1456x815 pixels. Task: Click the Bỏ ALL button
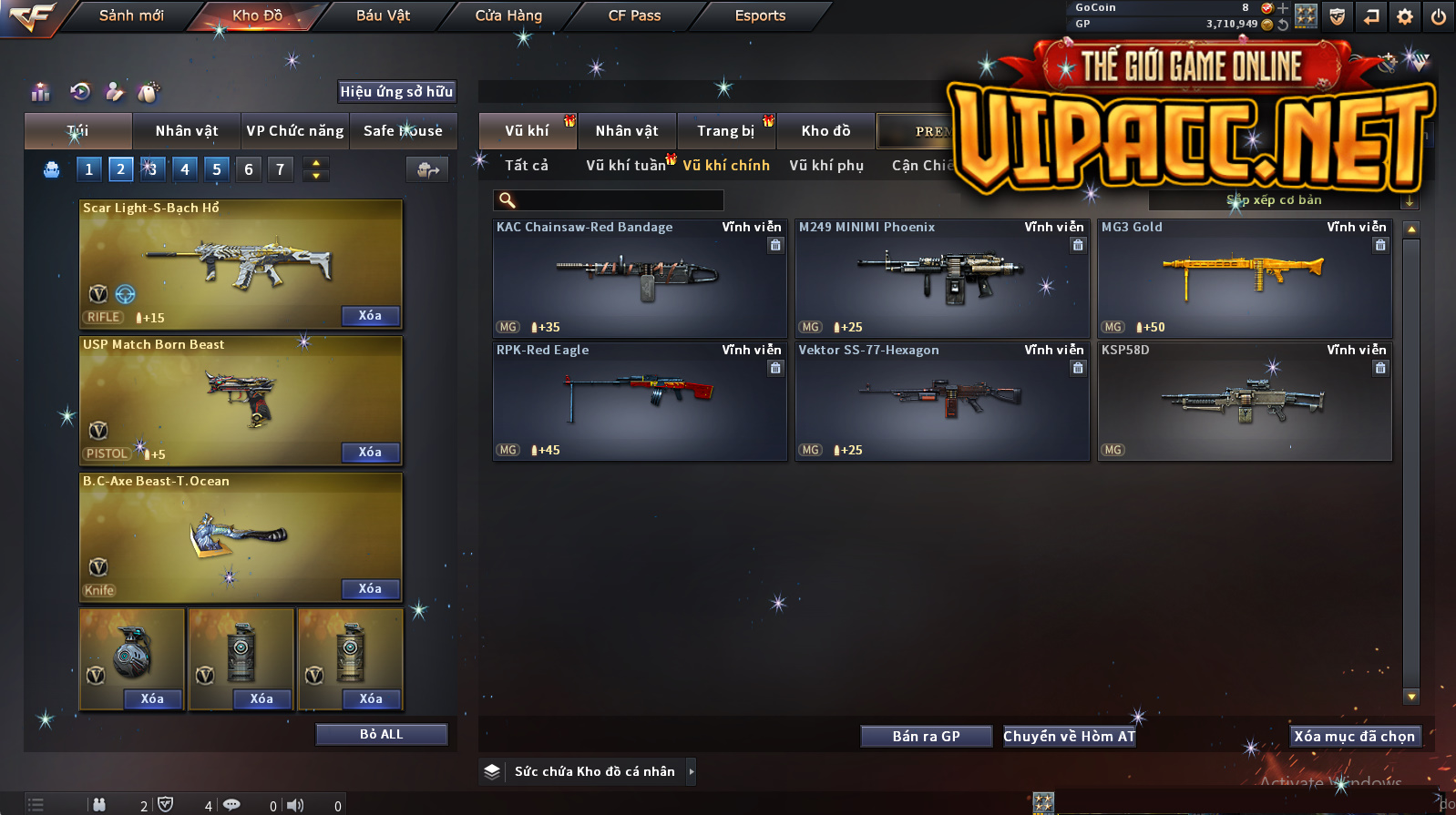[381, 735]
